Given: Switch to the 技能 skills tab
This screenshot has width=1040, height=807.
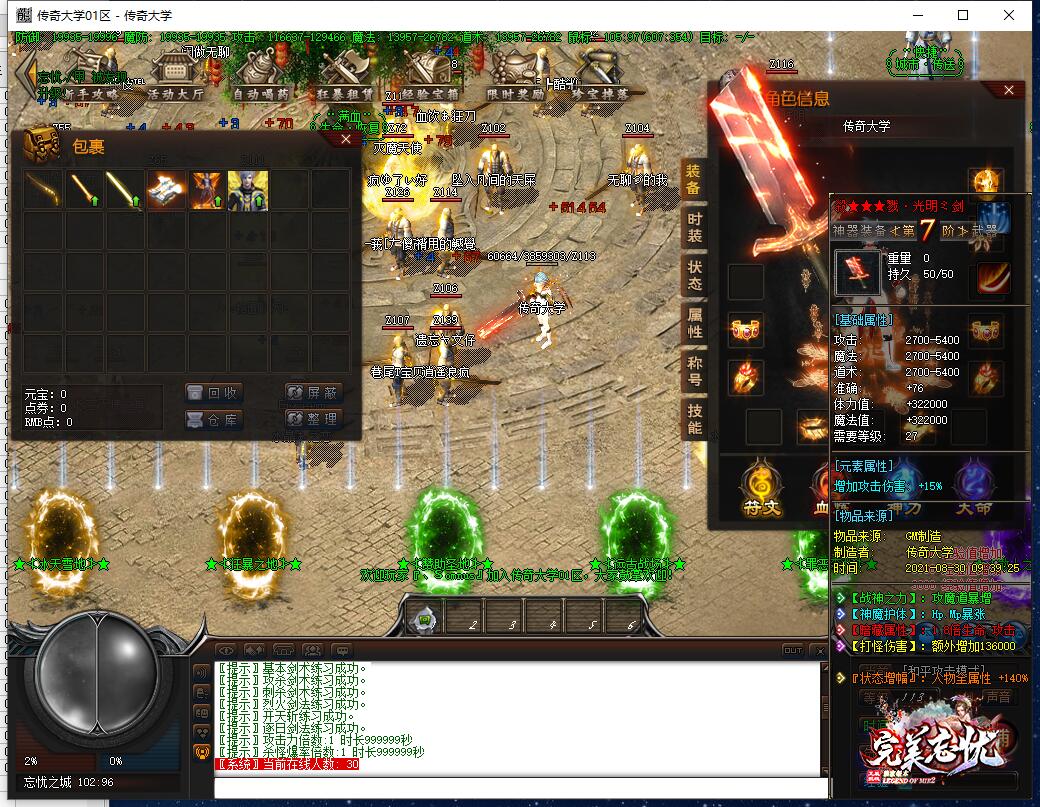Looking at the screenshot, I should point(694,418).
